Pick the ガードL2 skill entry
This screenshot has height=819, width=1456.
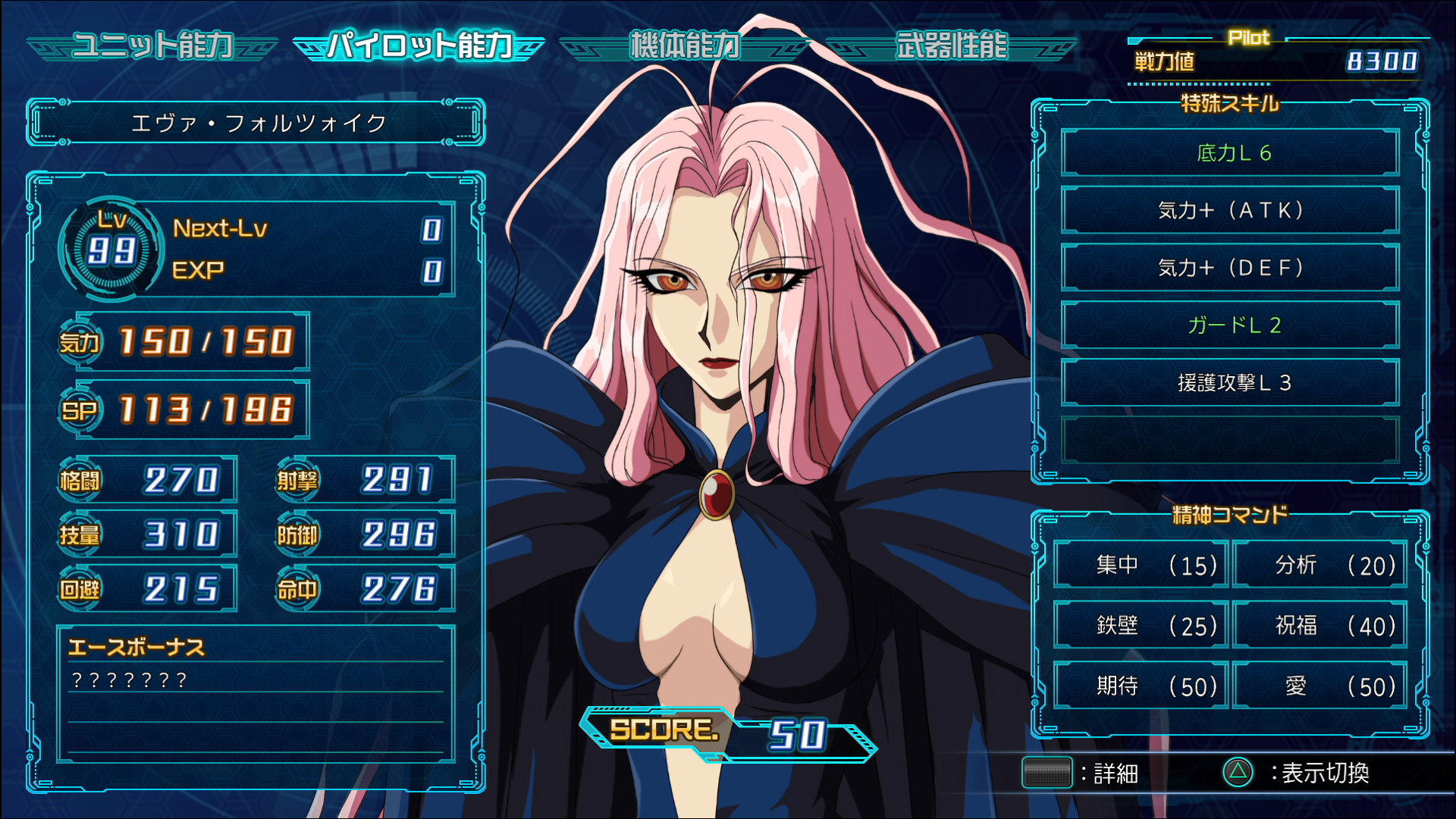(x=1230, y=325)
